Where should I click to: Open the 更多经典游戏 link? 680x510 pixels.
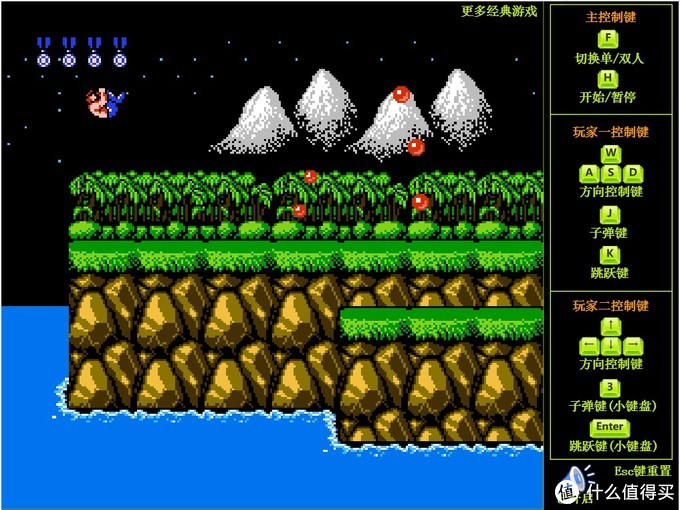[x=499, y=12]
